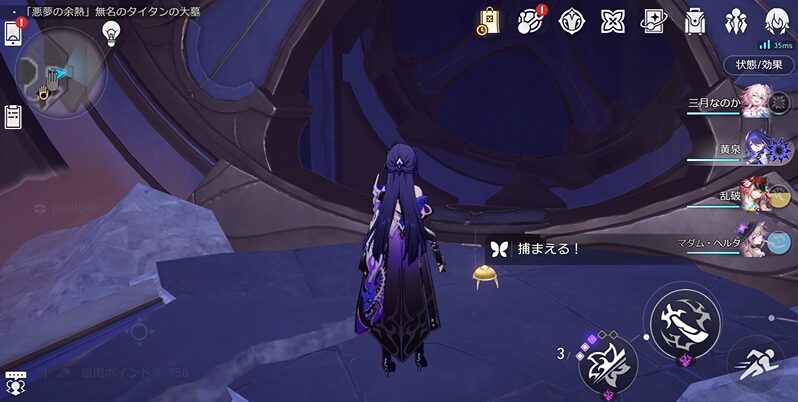Open the 状態/効果 status panel
Image resolution: width=798 pixels, height=402 pixels.
click(759, 65)
